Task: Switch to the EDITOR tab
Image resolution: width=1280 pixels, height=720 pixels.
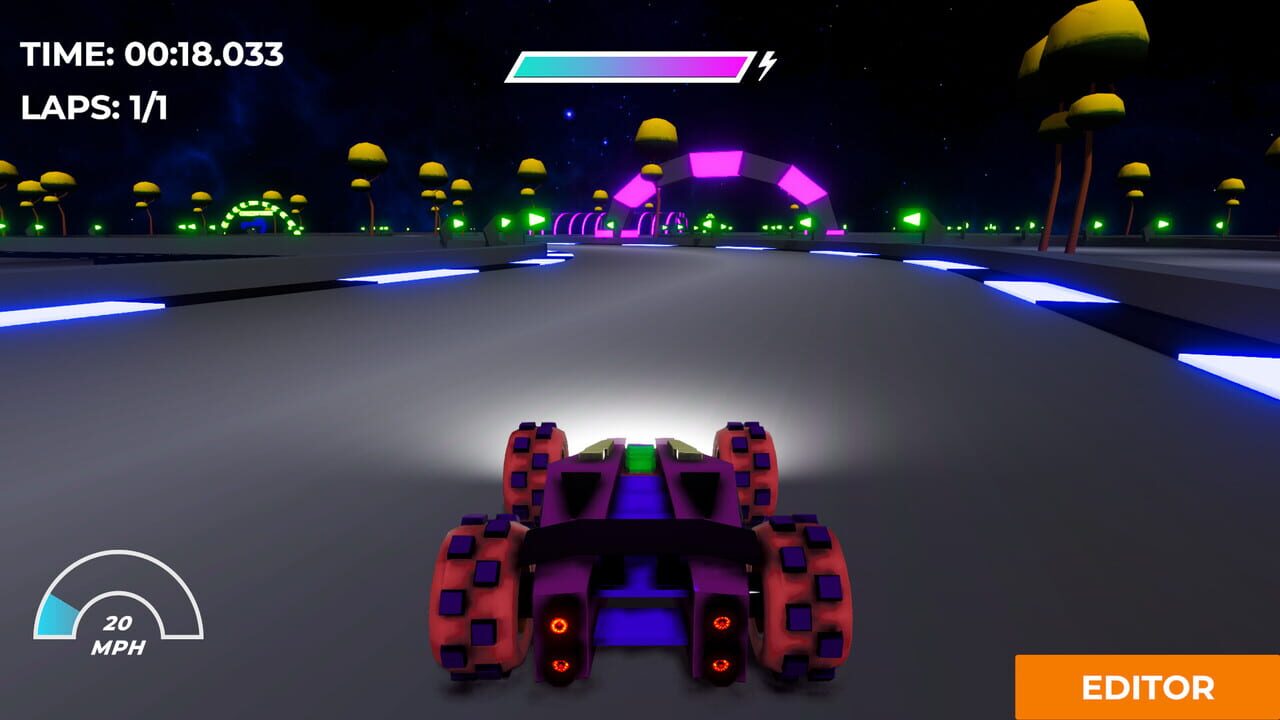Action: point(1148,690)
